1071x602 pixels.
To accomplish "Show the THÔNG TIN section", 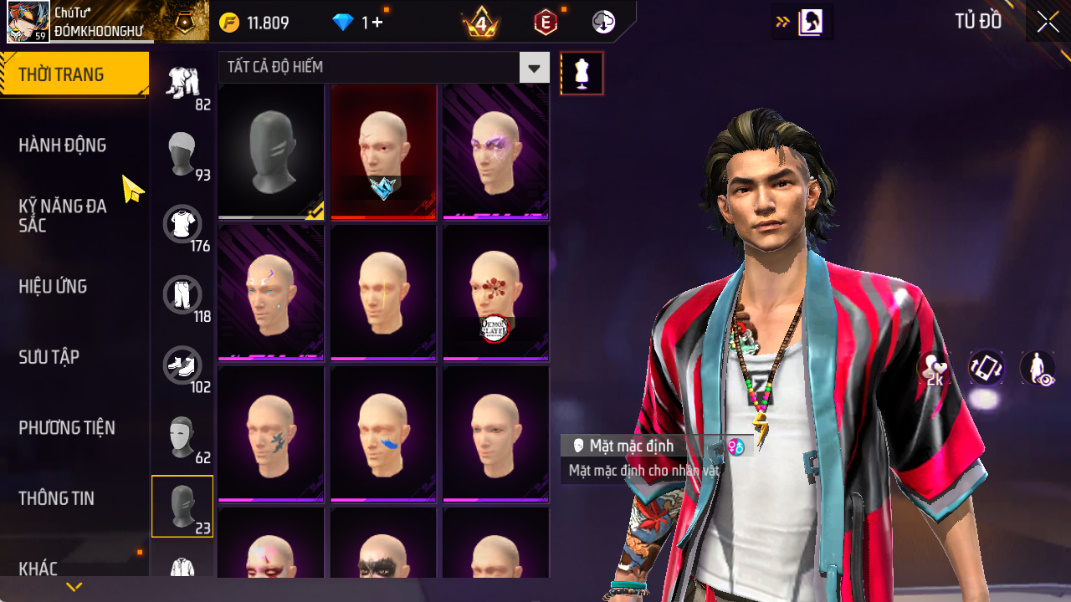I will coord(56,498).
